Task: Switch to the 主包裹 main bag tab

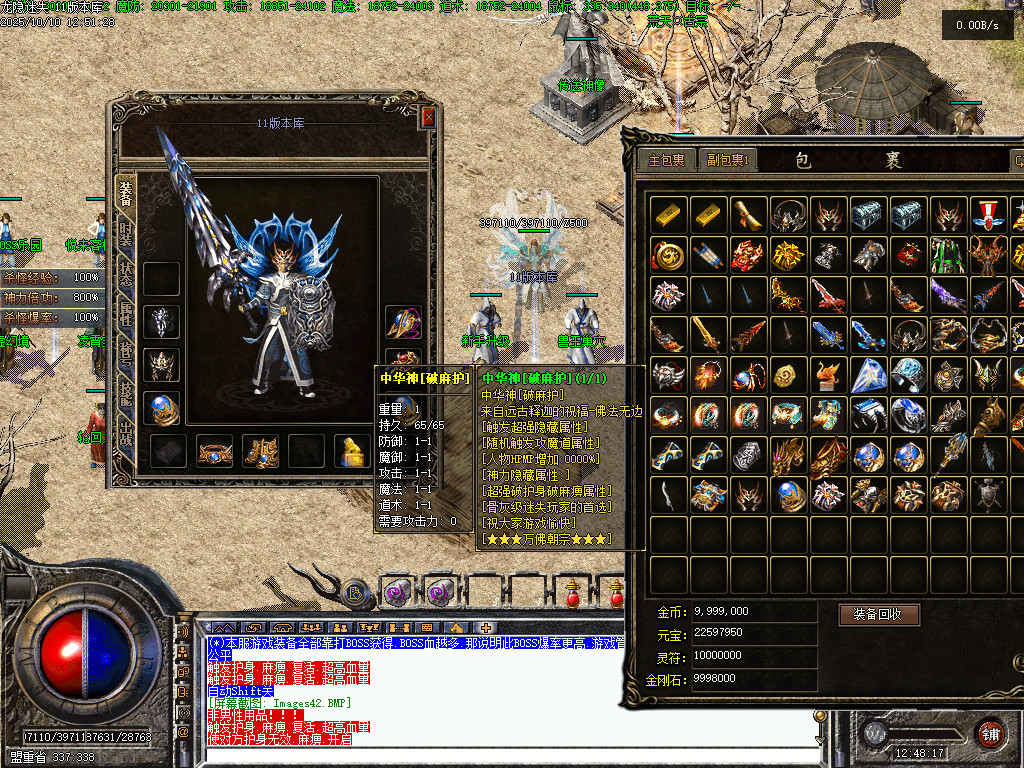Action: [x=667, y=160]
